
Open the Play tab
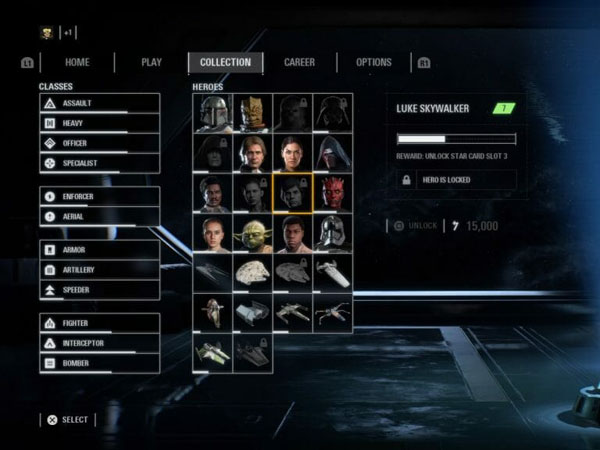[x=151, y=62]
